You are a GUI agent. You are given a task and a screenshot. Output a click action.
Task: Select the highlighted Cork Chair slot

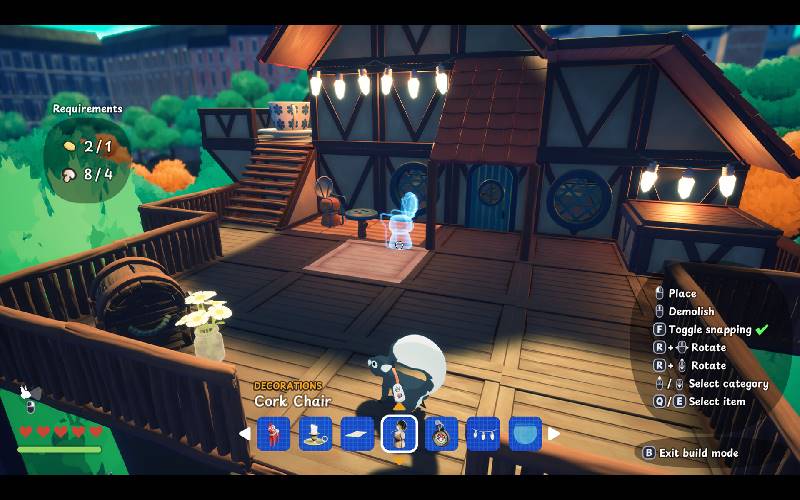[x=399, y=433]
